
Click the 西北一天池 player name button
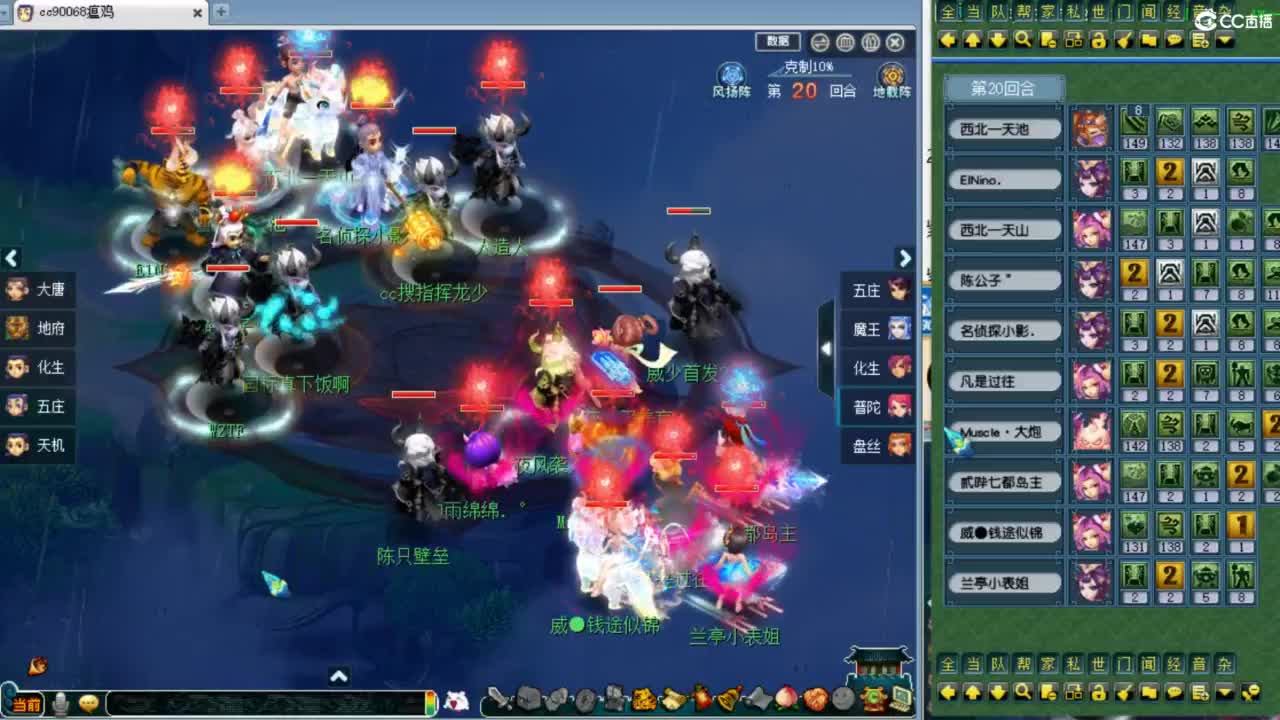click(1003, 128)
